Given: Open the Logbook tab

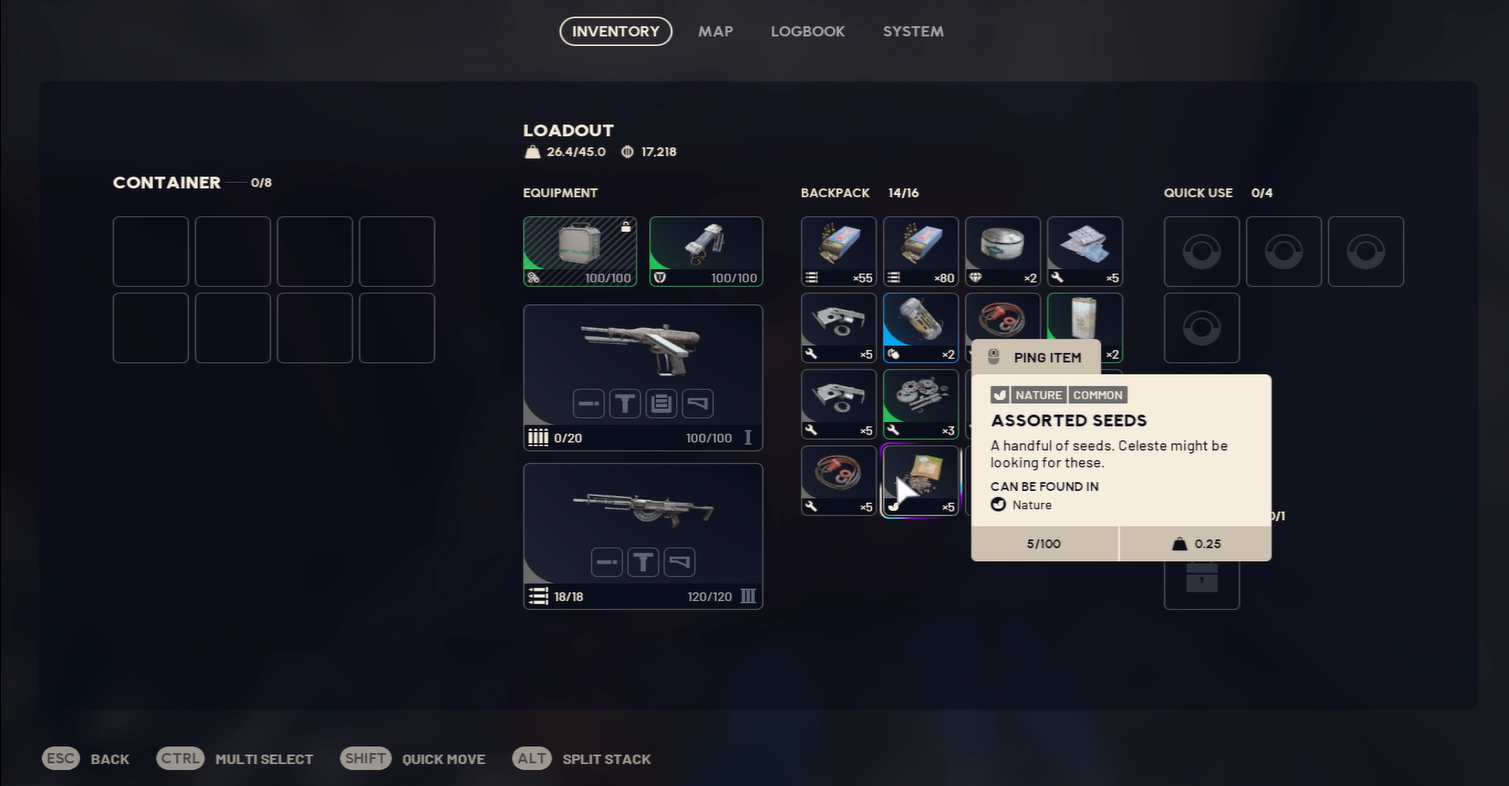Looking at the screenshot, I should (807, 31).
